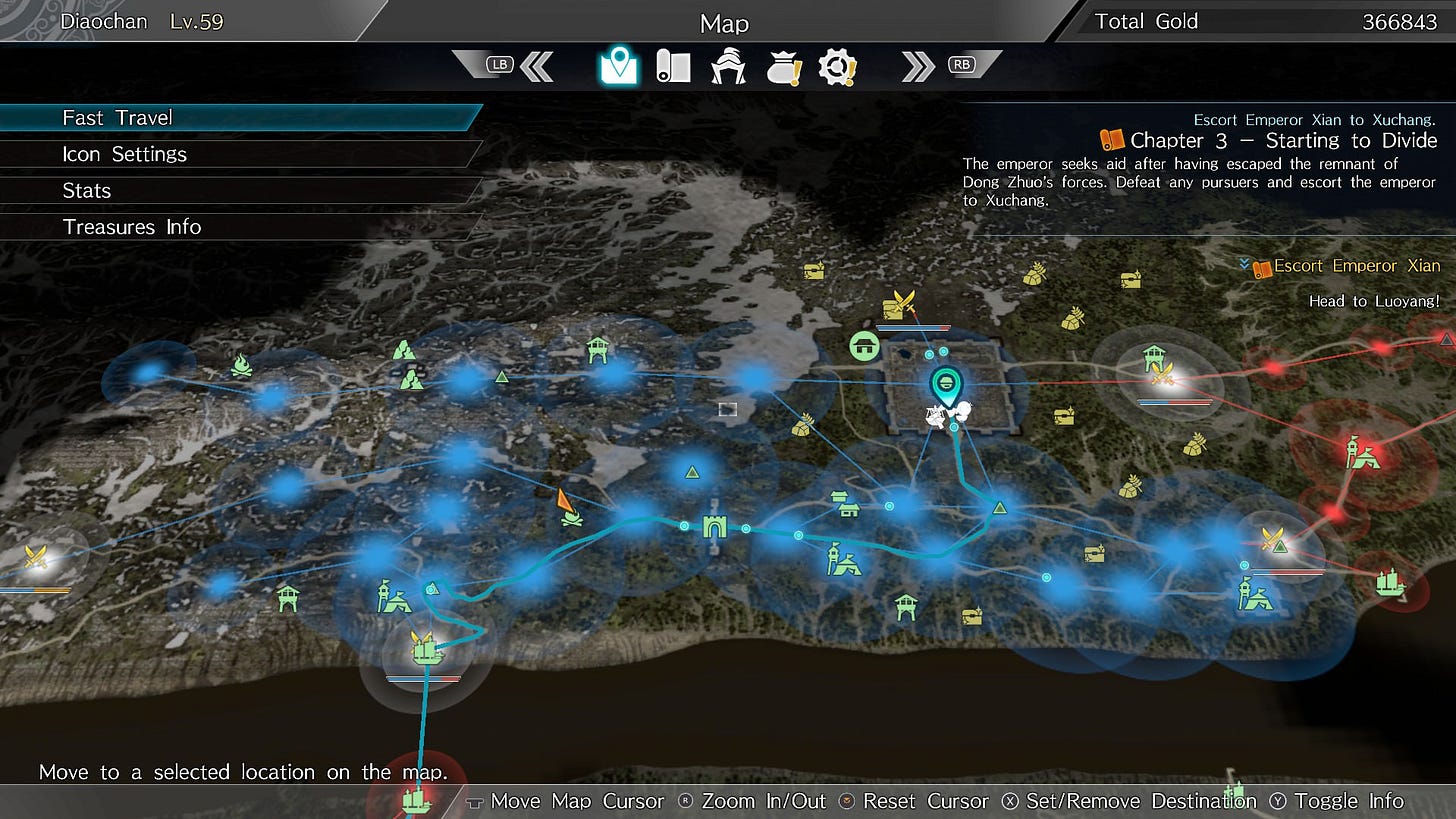Open the scroll quest log icon in top toolbar
Image resolution: width=1456 pixels, height=819 pixels.
pos(672,66)
